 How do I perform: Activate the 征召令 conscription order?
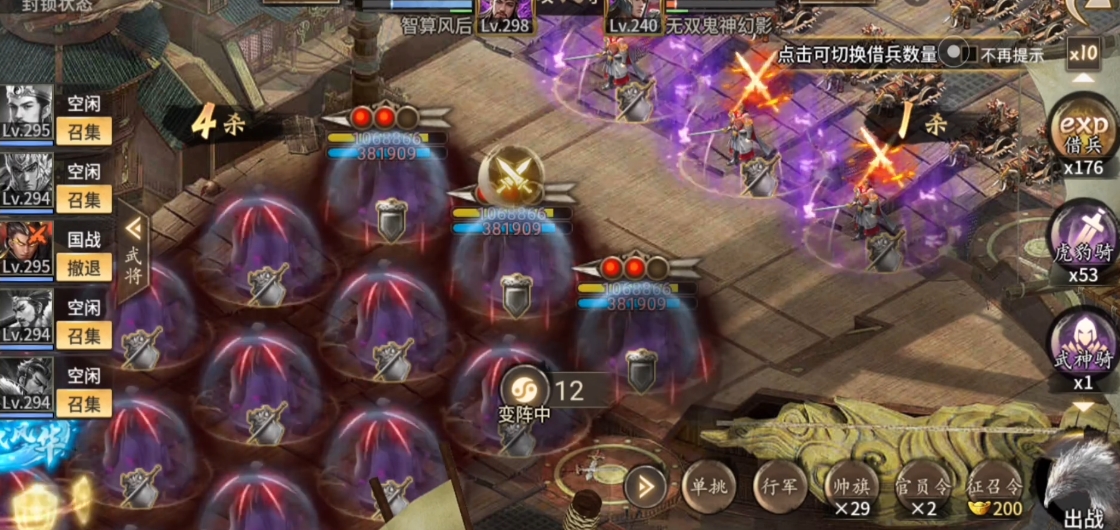pos(994,489)
